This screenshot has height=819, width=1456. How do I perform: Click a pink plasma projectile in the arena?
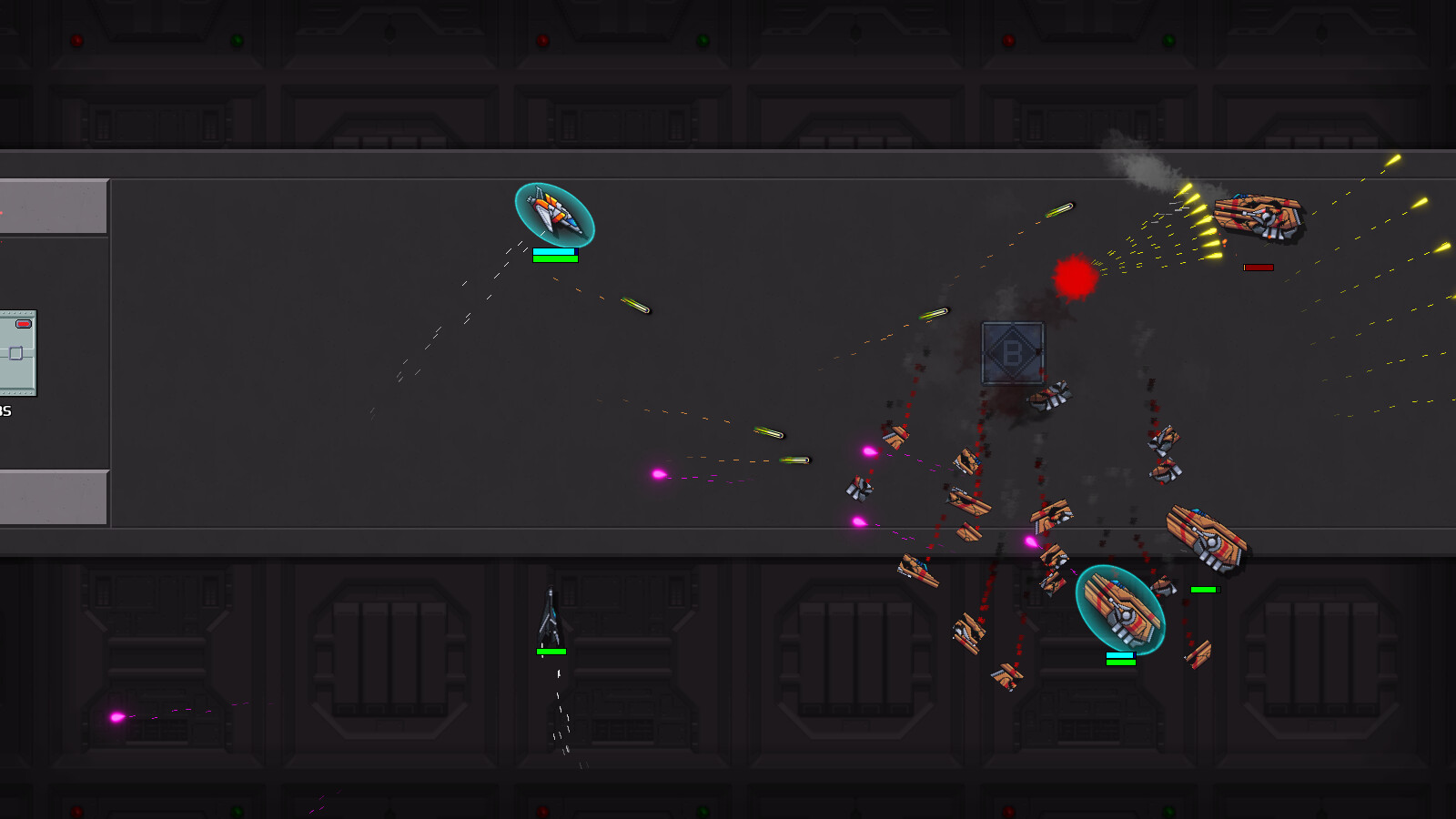pos(658,472)
